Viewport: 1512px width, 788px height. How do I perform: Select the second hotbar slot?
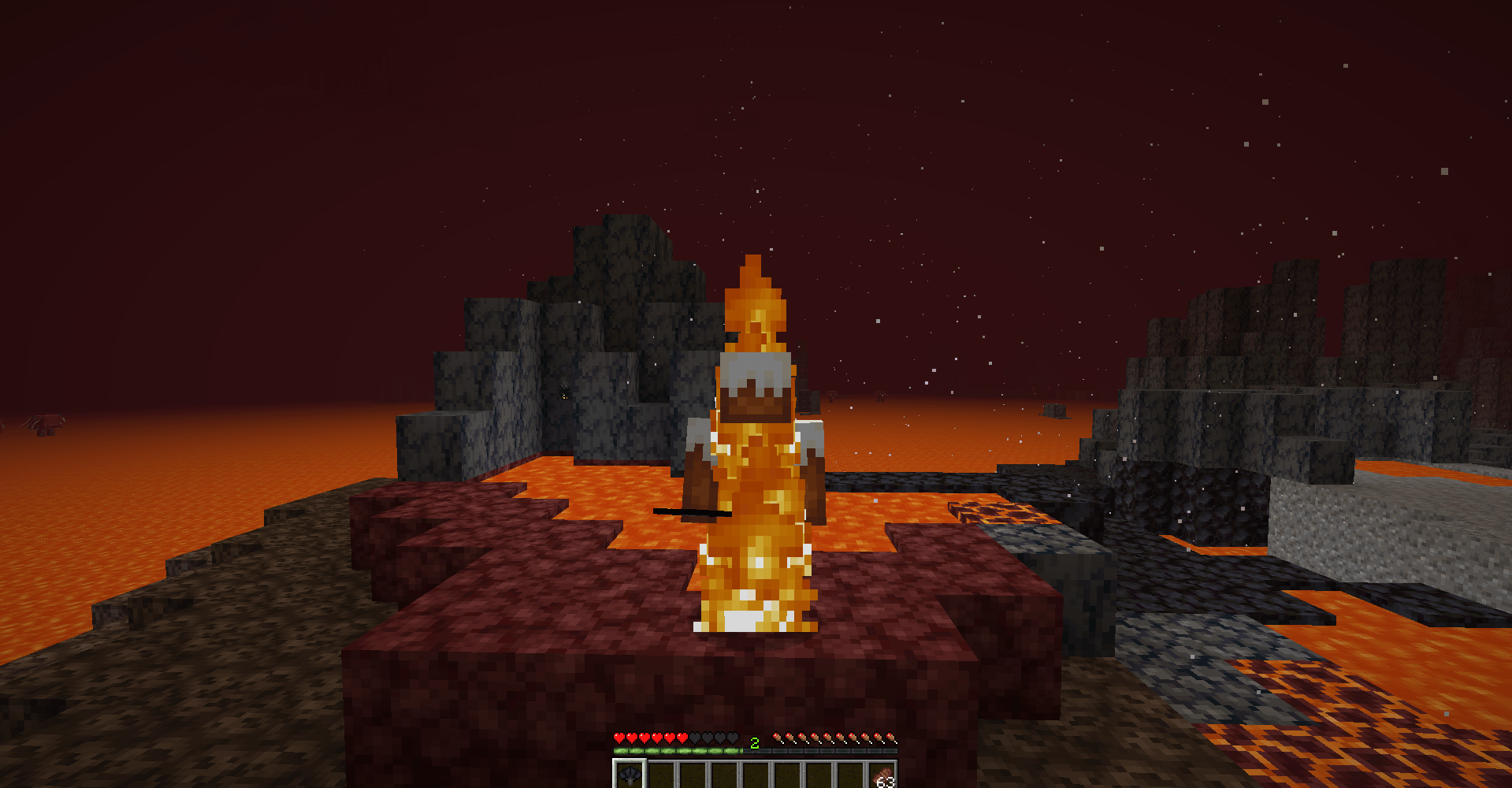click(x=661, y=773)
